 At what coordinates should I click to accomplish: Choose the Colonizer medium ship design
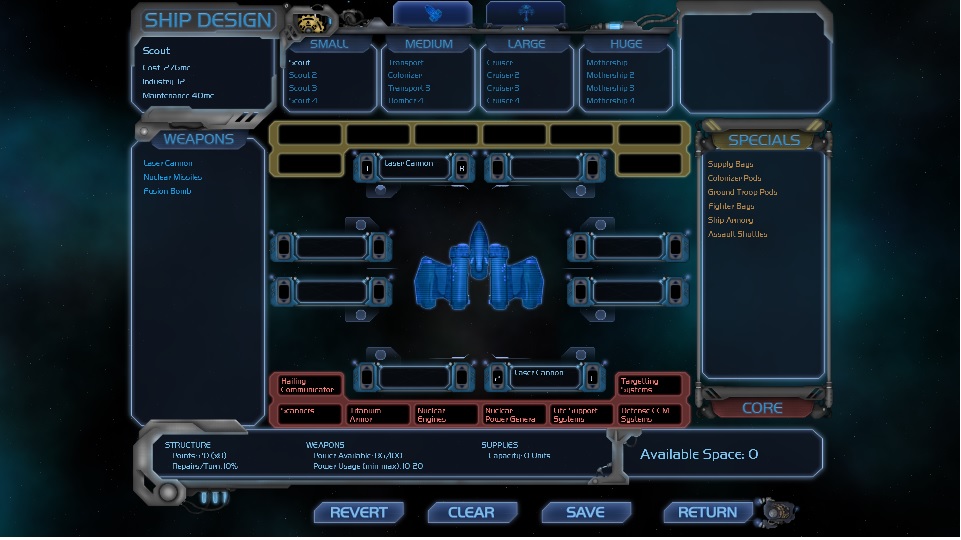click(405, 75)
